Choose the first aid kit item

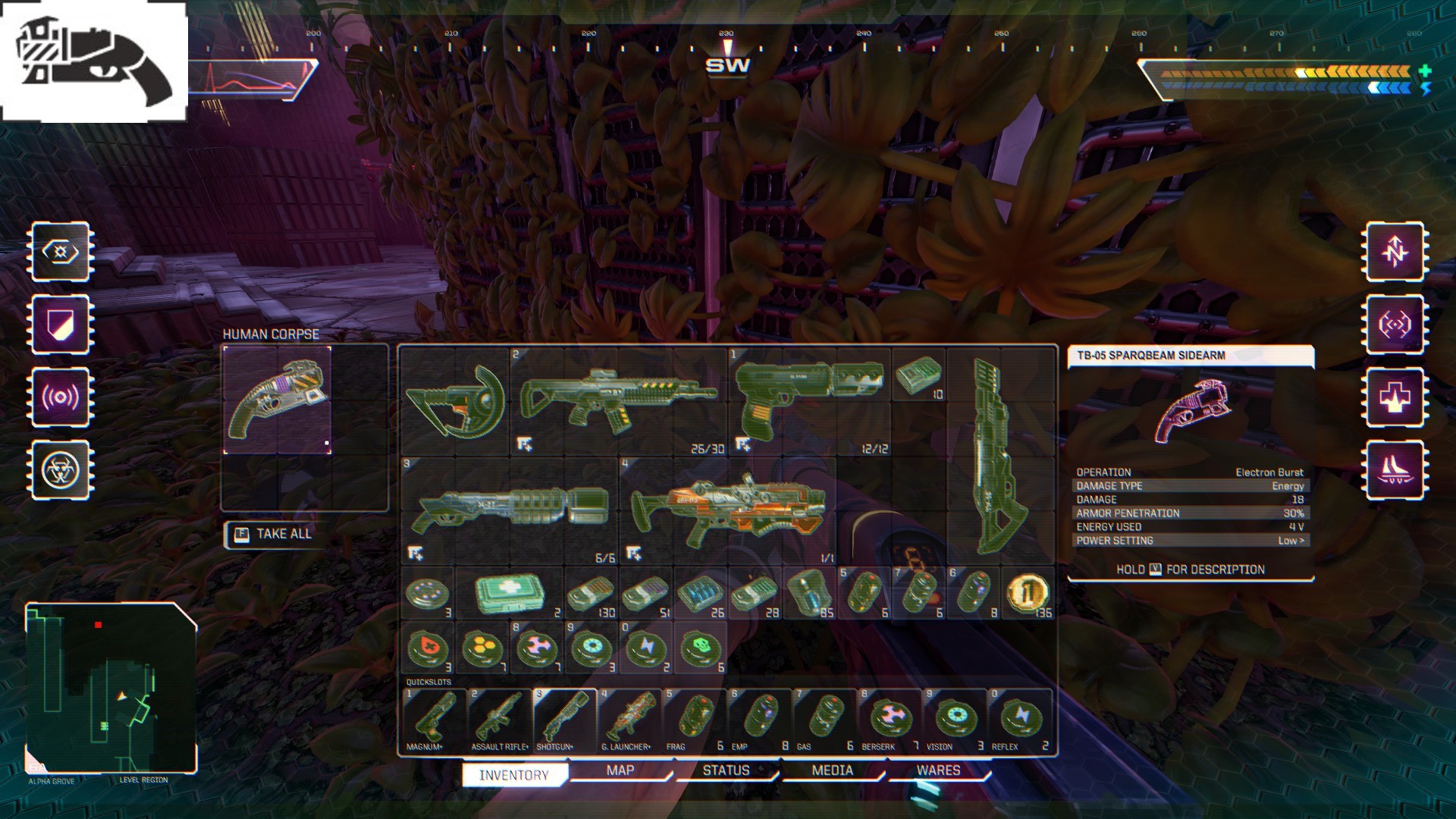click(510, 593)
